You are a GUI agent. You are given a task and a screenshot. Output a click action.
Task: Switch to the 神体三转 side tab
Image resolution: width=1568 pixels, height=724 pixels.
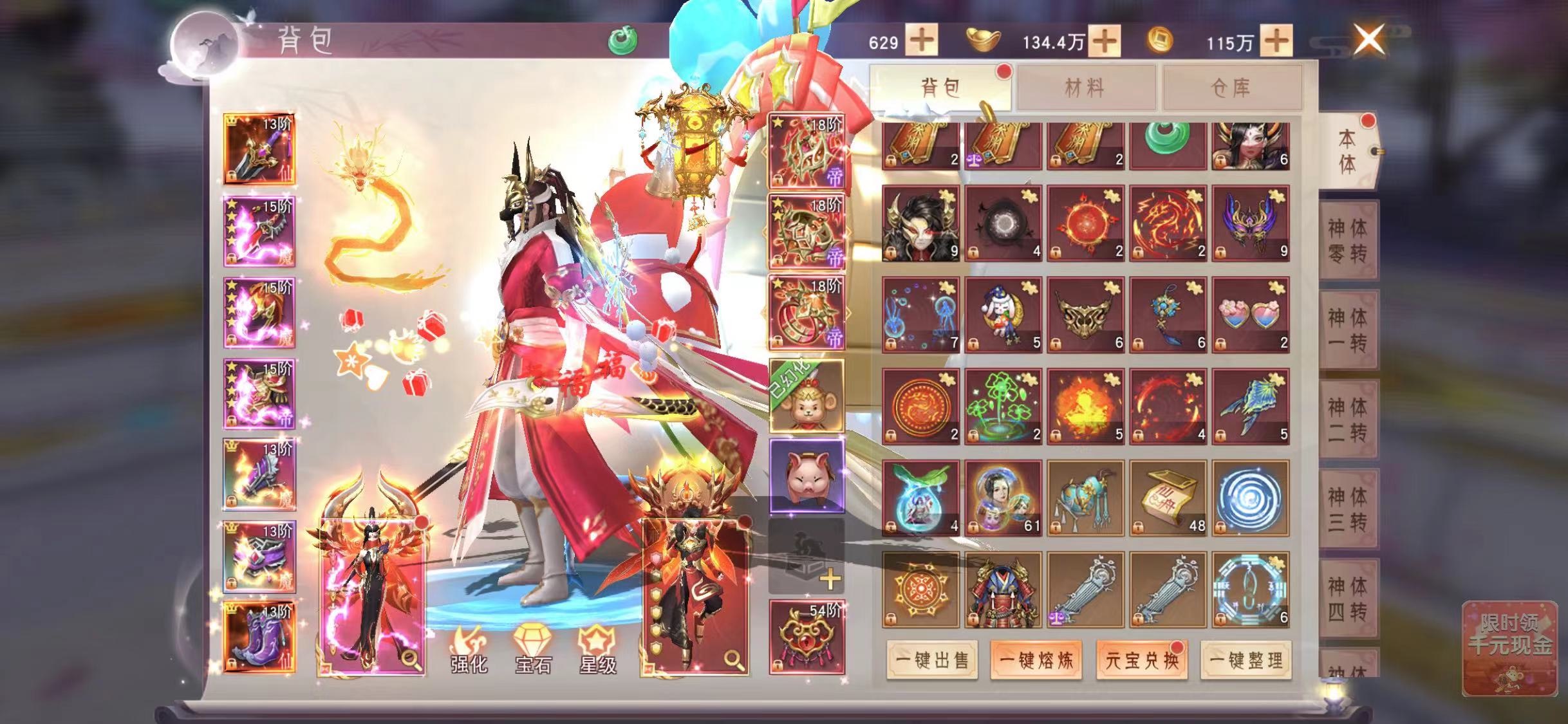(x=1347, y=509)
